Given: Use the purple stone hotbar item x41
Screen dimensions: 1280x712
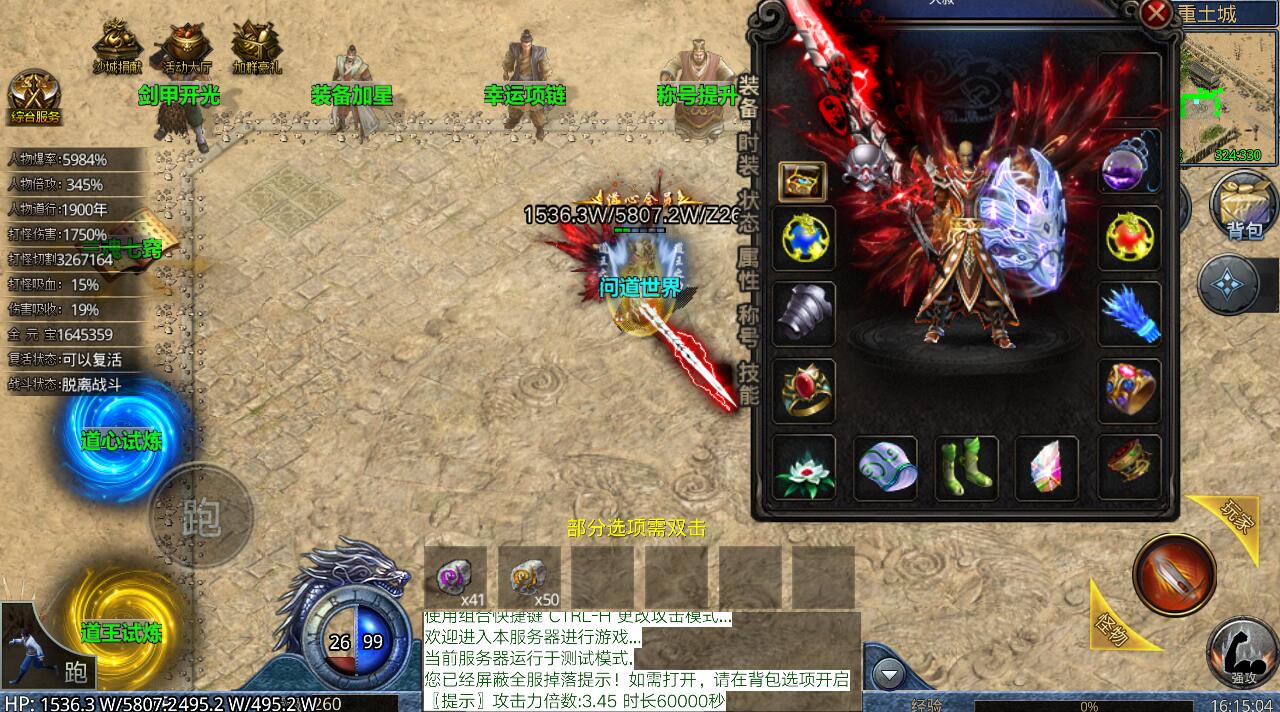Looking at the screenshot, I should (455, 578).
